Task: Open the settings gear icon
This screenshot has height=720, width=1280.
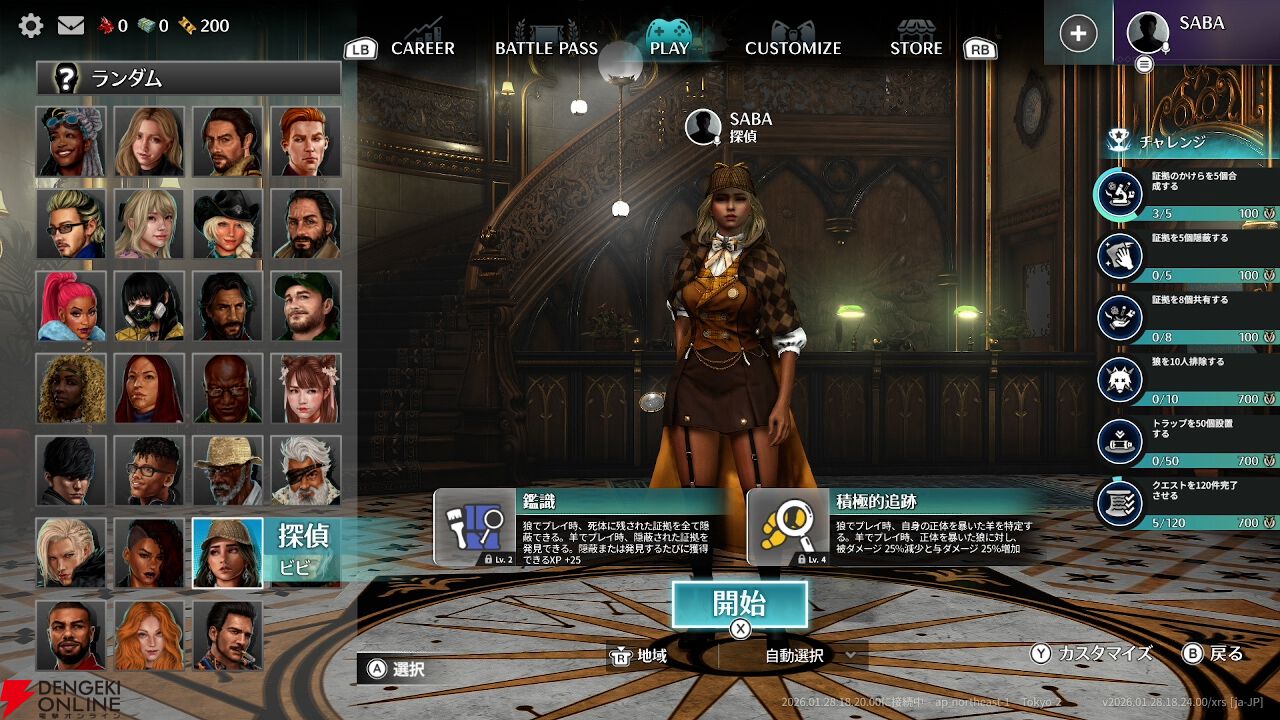Action: coord(31,25)
